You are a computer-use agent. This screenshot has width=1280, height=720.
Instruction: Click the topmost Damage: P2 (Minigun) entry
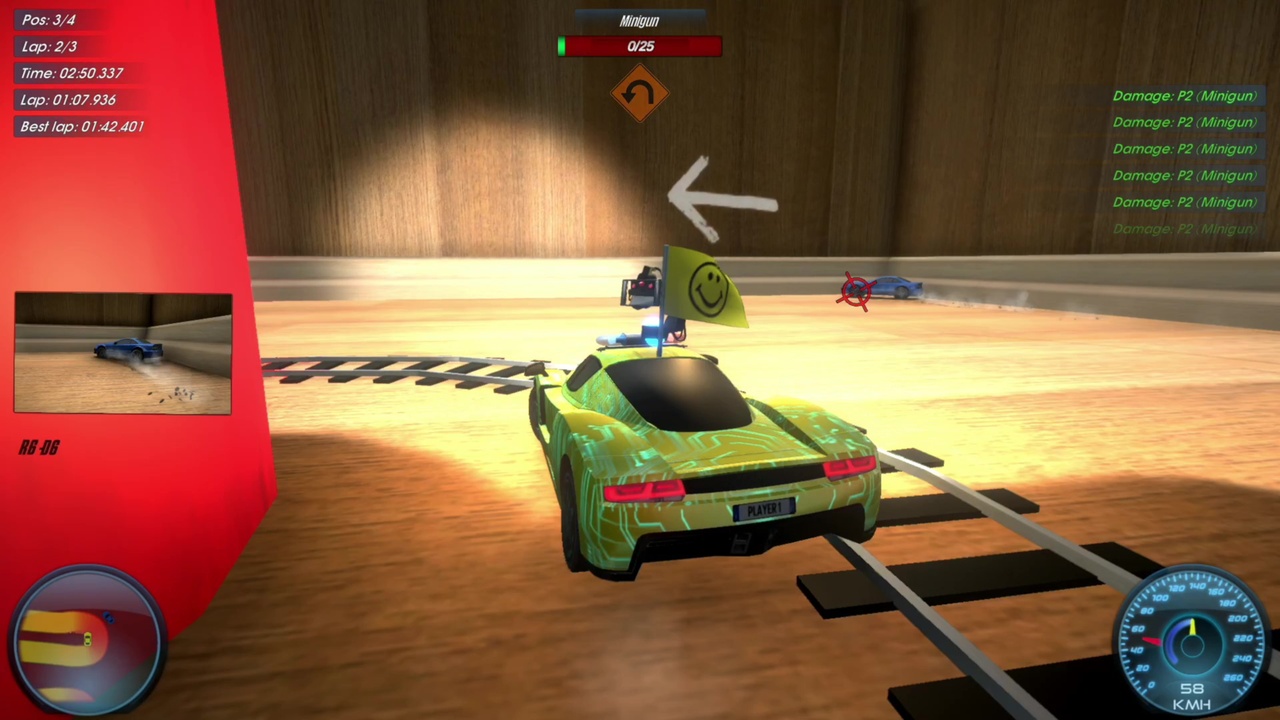(1184, 95)
